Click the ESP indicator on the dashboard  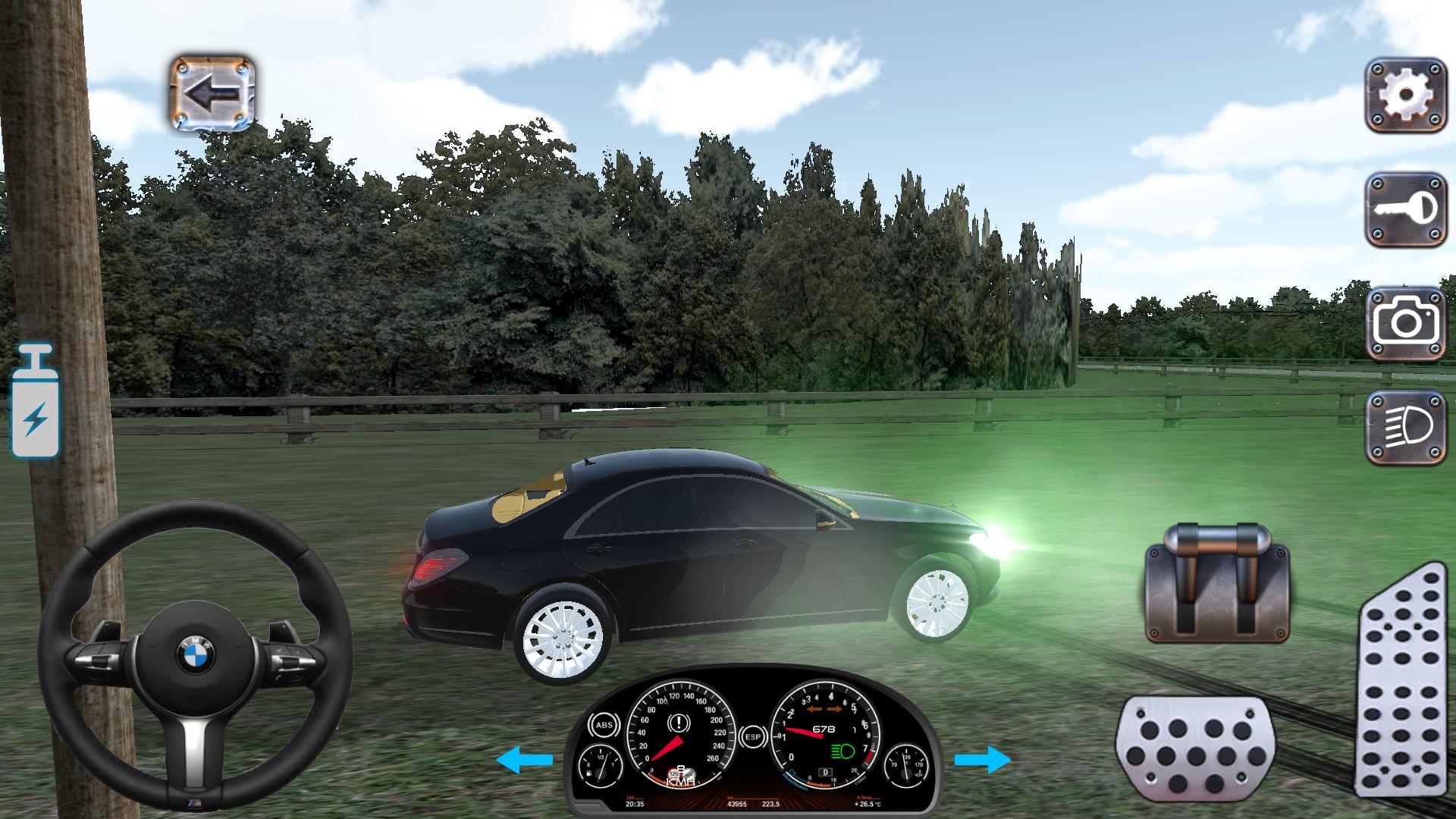755,736
